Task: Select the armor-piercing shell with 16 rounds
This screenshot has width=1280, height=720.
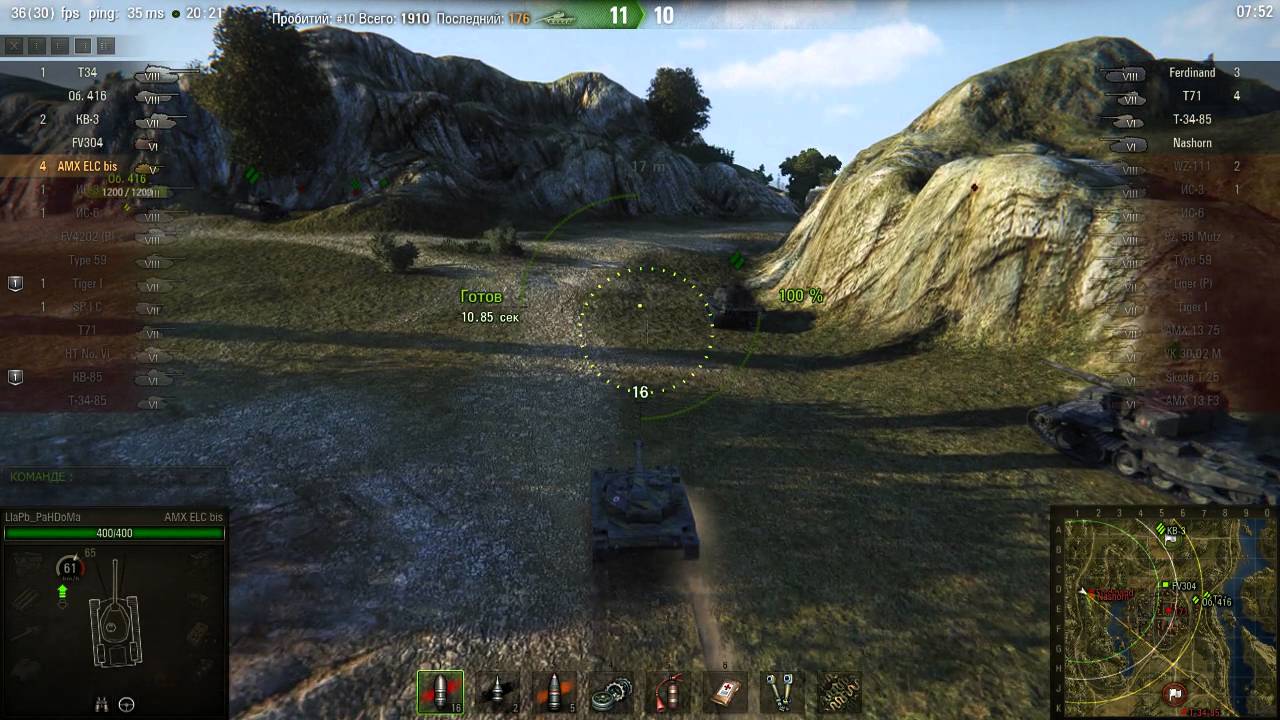Action: pos(440,692)
